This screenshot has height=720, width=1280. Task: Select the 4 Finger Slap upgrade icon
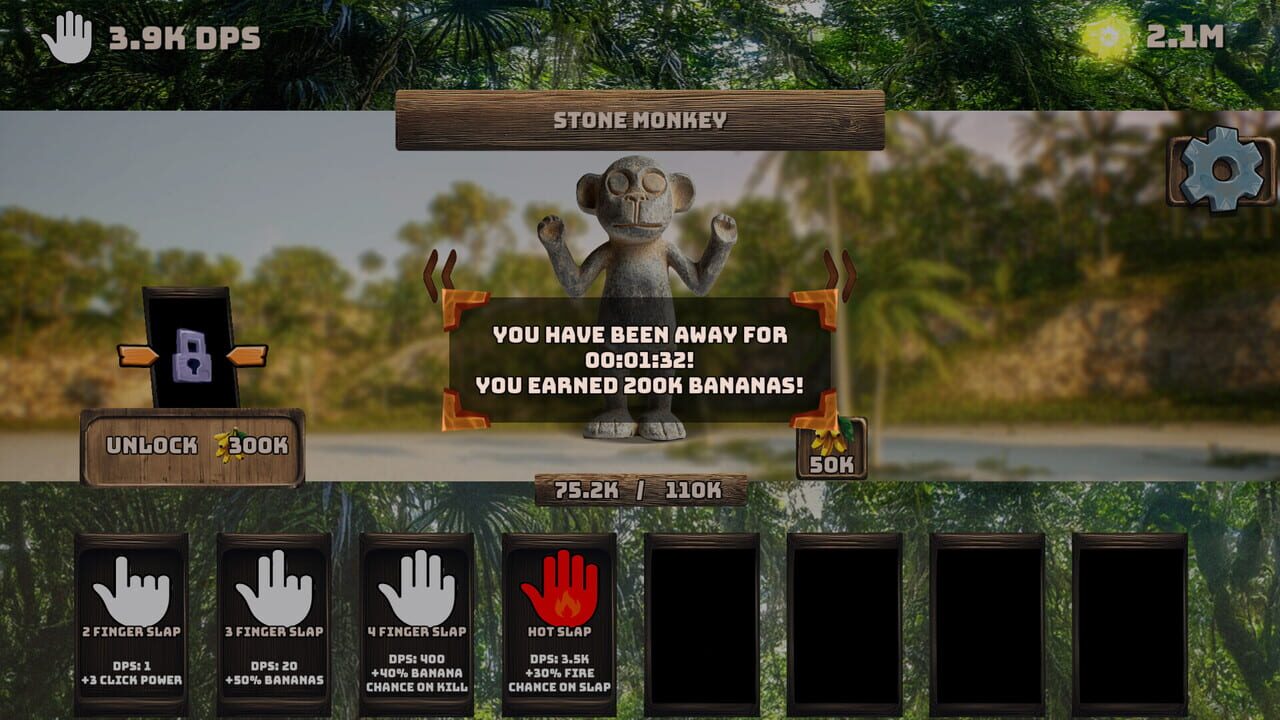(418, 585)
